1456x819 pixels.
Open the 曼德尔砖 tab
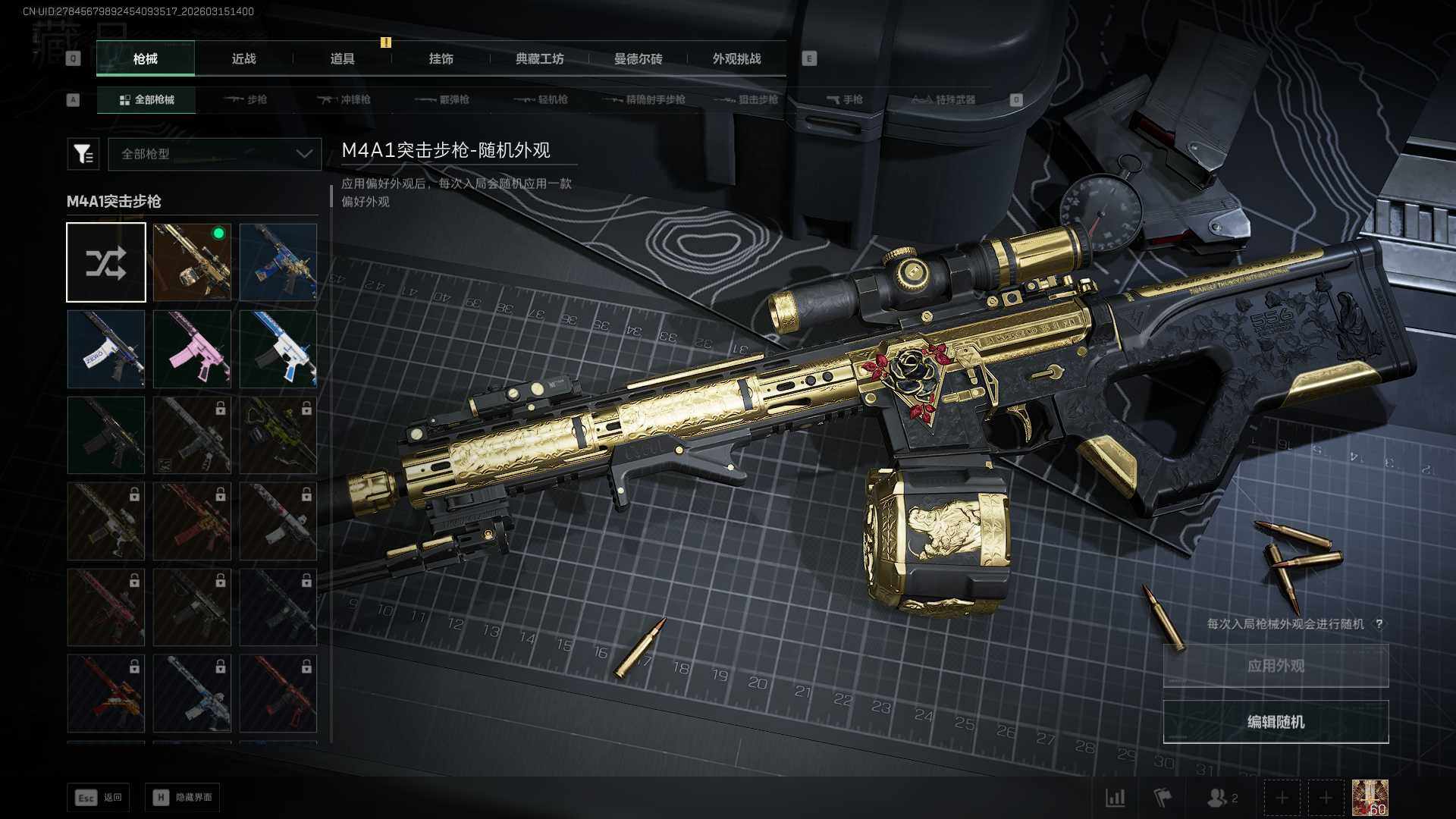pyautogui.click(x=638, y=59)
